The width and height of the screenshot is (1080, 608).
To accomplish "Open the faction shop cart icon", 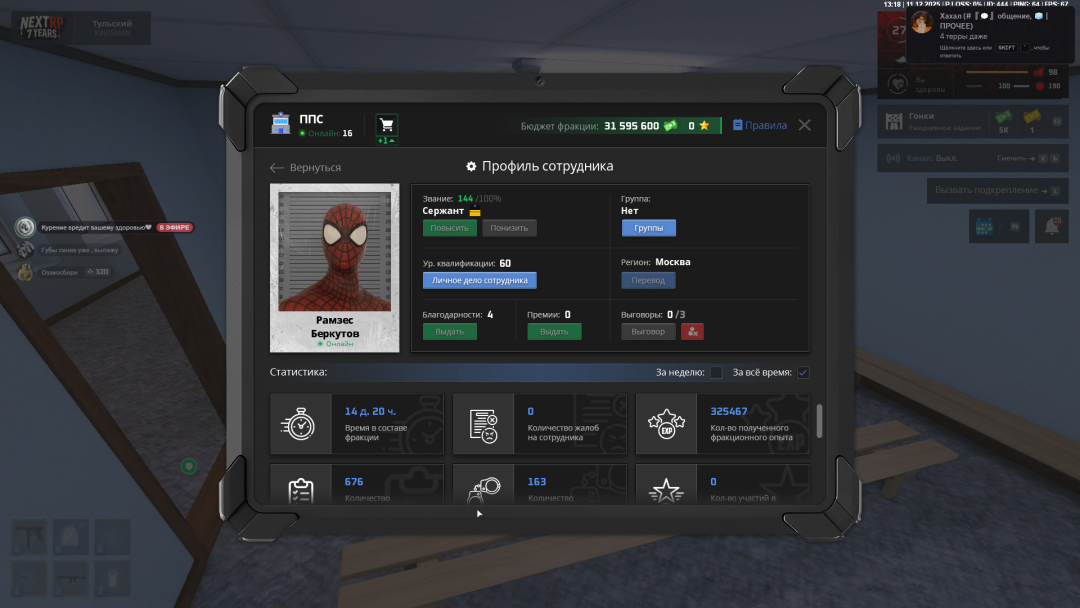I will tap(386, 125).
